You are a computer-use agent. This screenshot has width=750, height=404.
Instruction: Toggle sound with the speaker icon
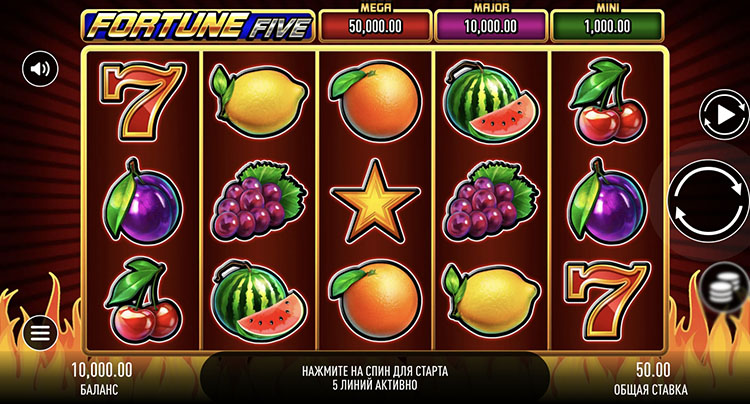(x=40, y=68)
